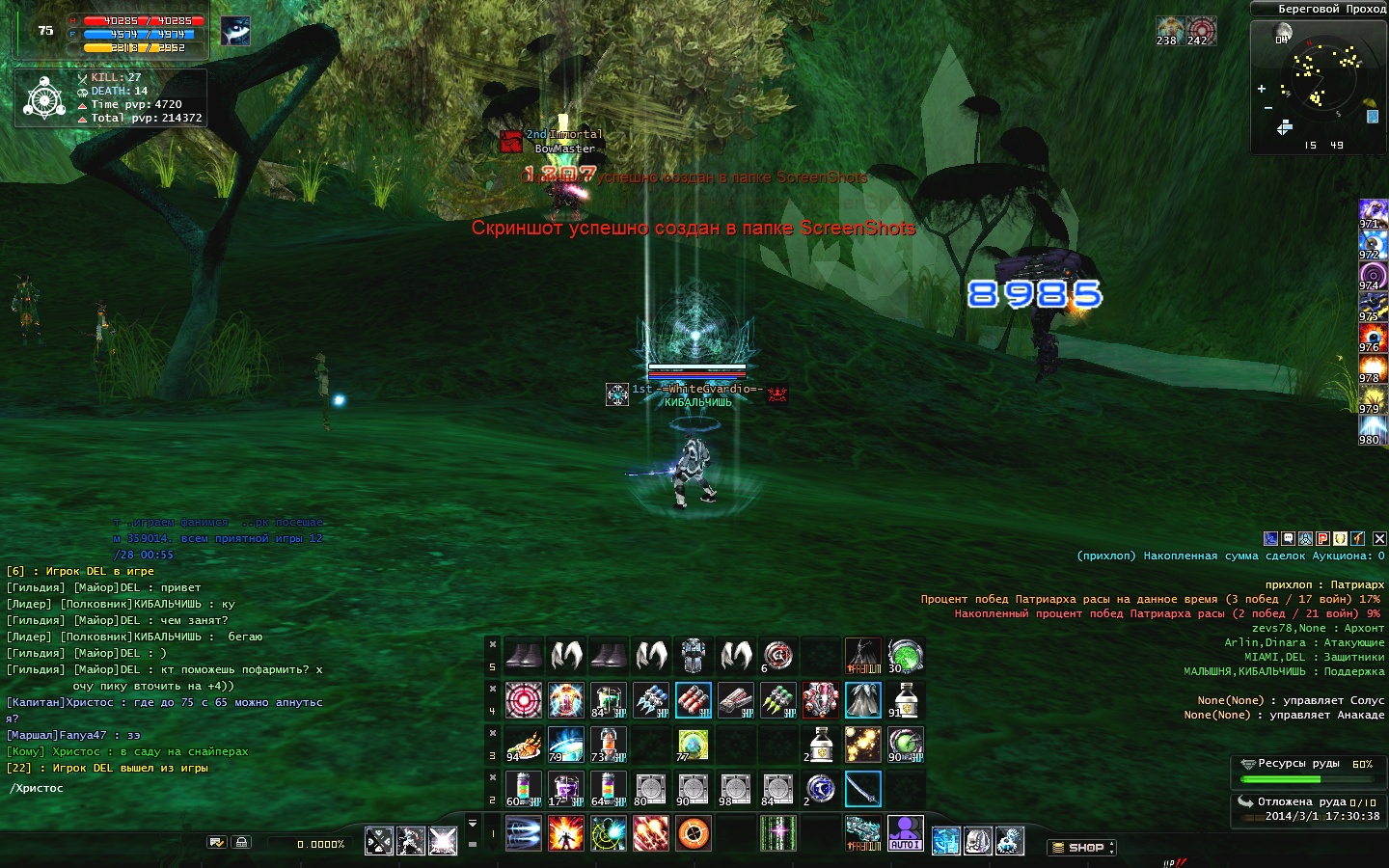This screenshot has height=868, width=1389.
Task: Select the armor suit slot in row 5
Action: tap(693, 656)
